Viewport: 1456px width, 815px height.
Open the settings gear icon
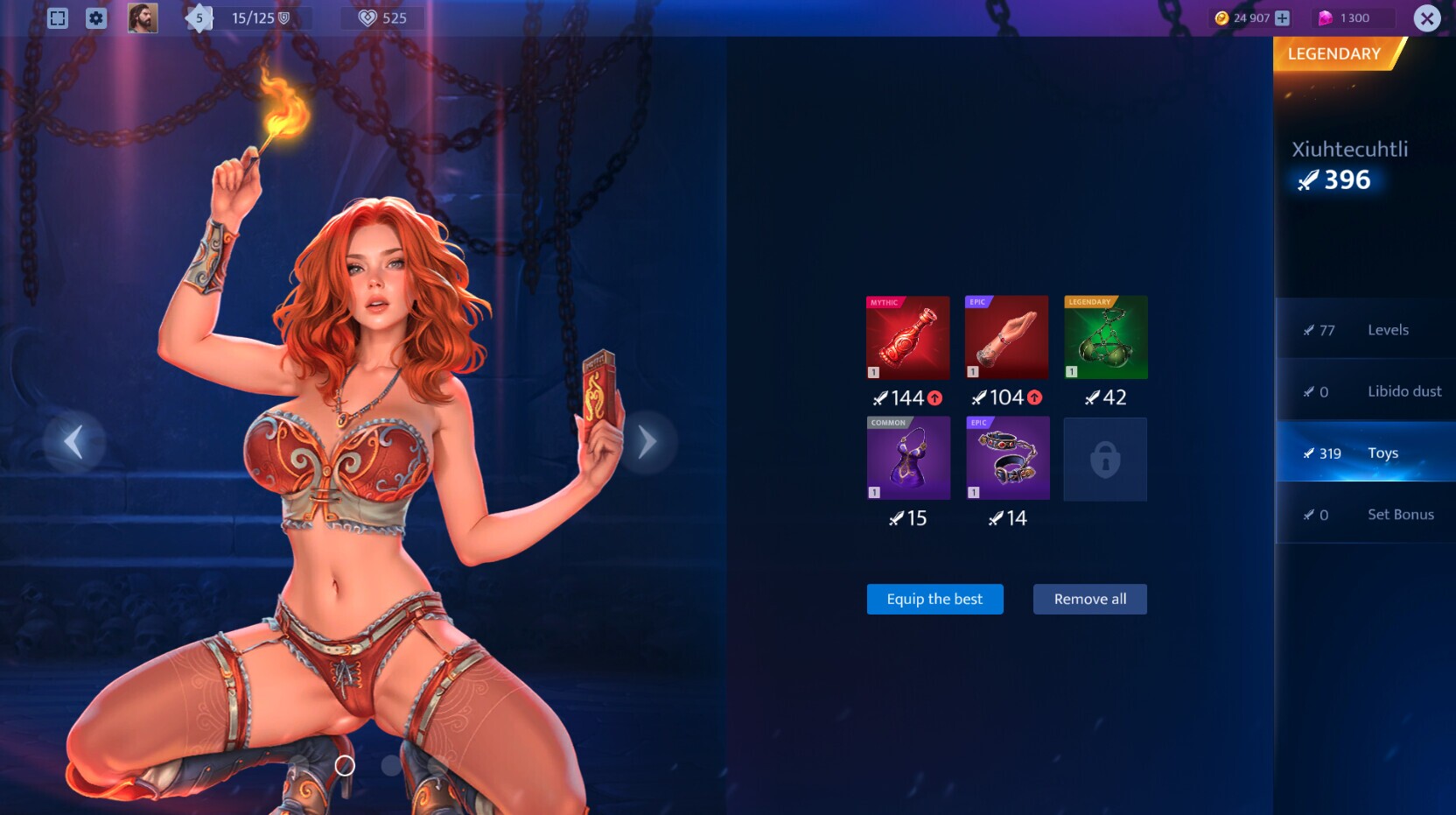[96, 18]
